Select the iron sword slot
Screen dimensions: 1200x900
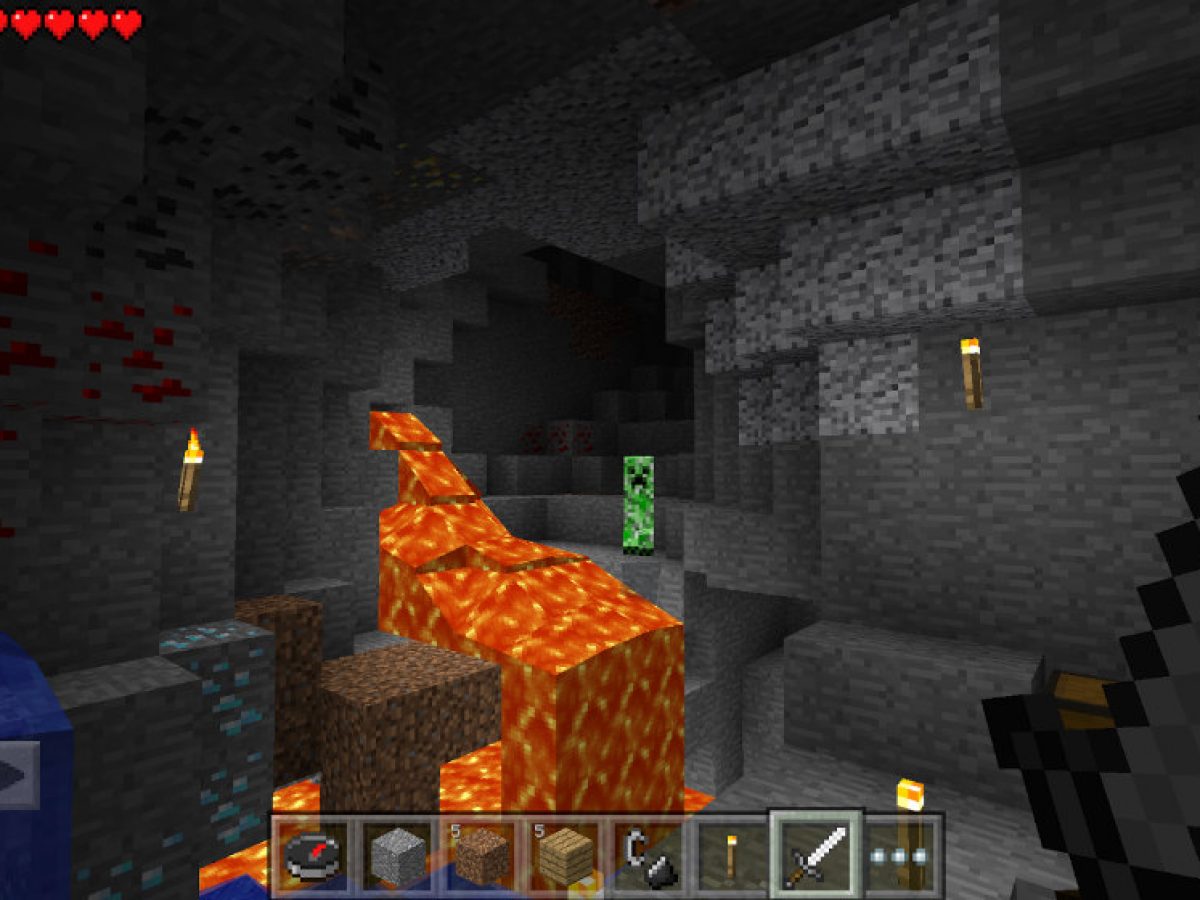[x=815, y=853]
